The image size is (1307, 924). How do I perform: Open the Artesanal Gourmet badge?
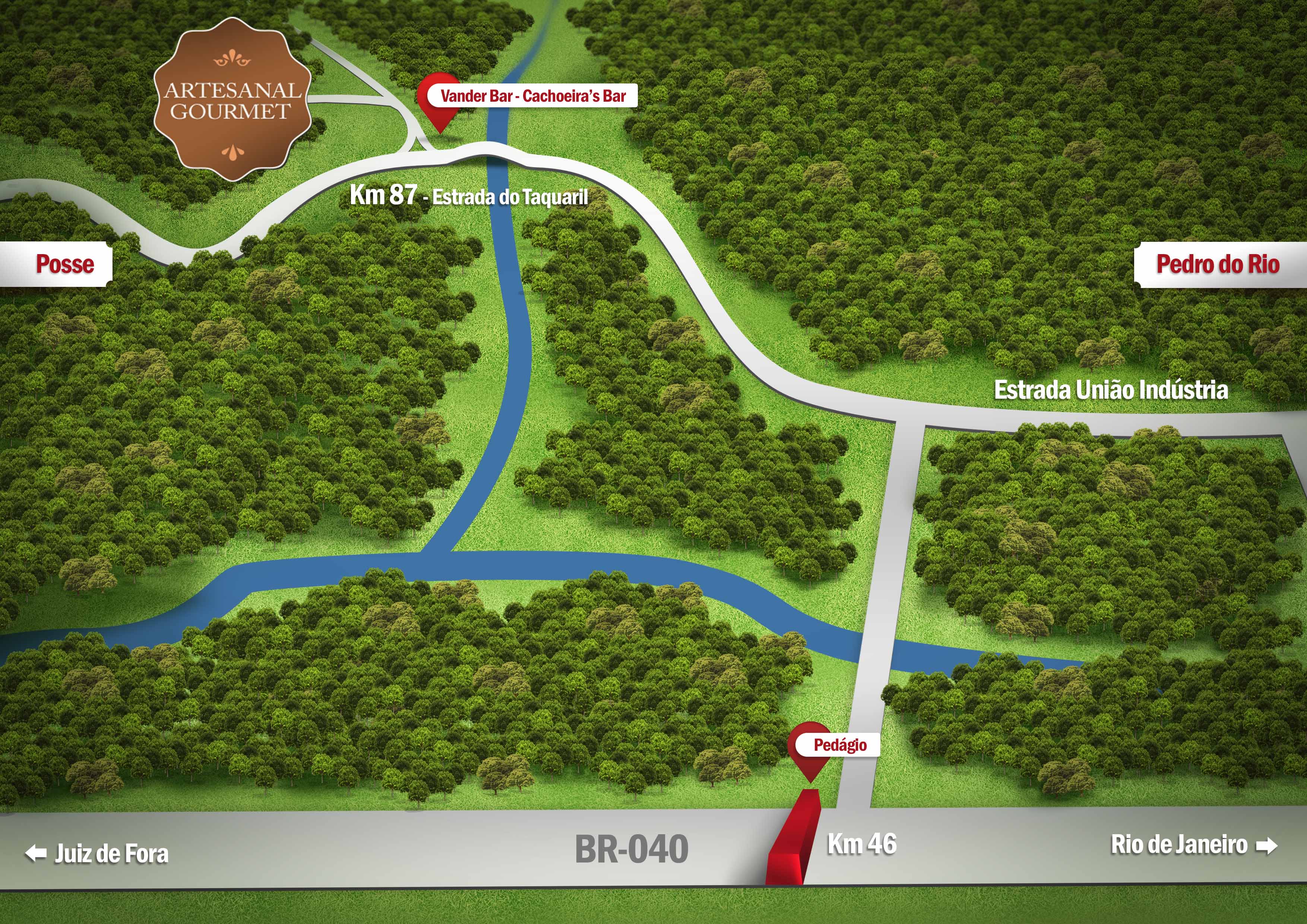point(232,100)
